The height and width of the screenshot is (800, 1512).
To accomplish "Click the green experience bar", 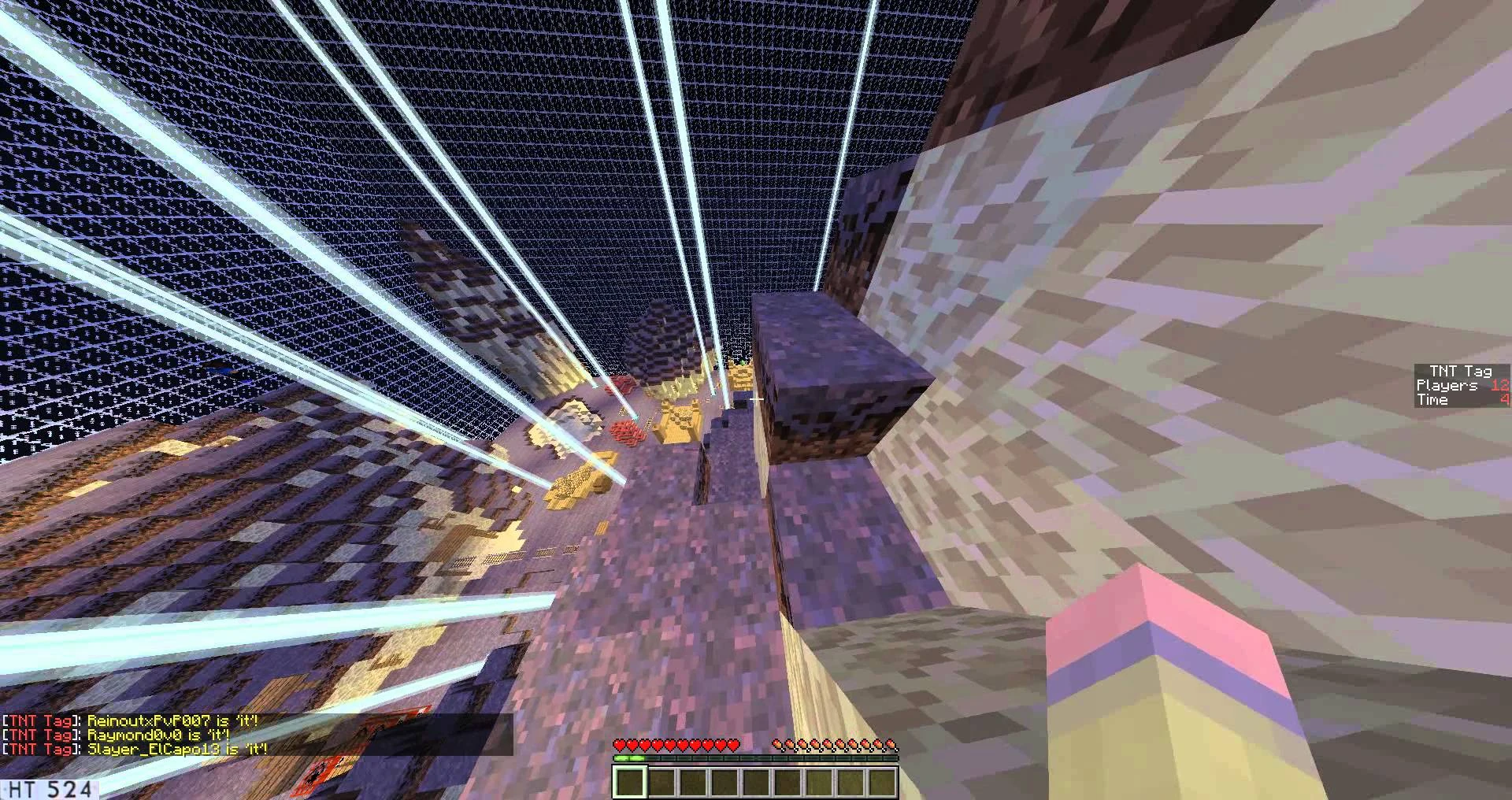I will (x=630, y=757).
